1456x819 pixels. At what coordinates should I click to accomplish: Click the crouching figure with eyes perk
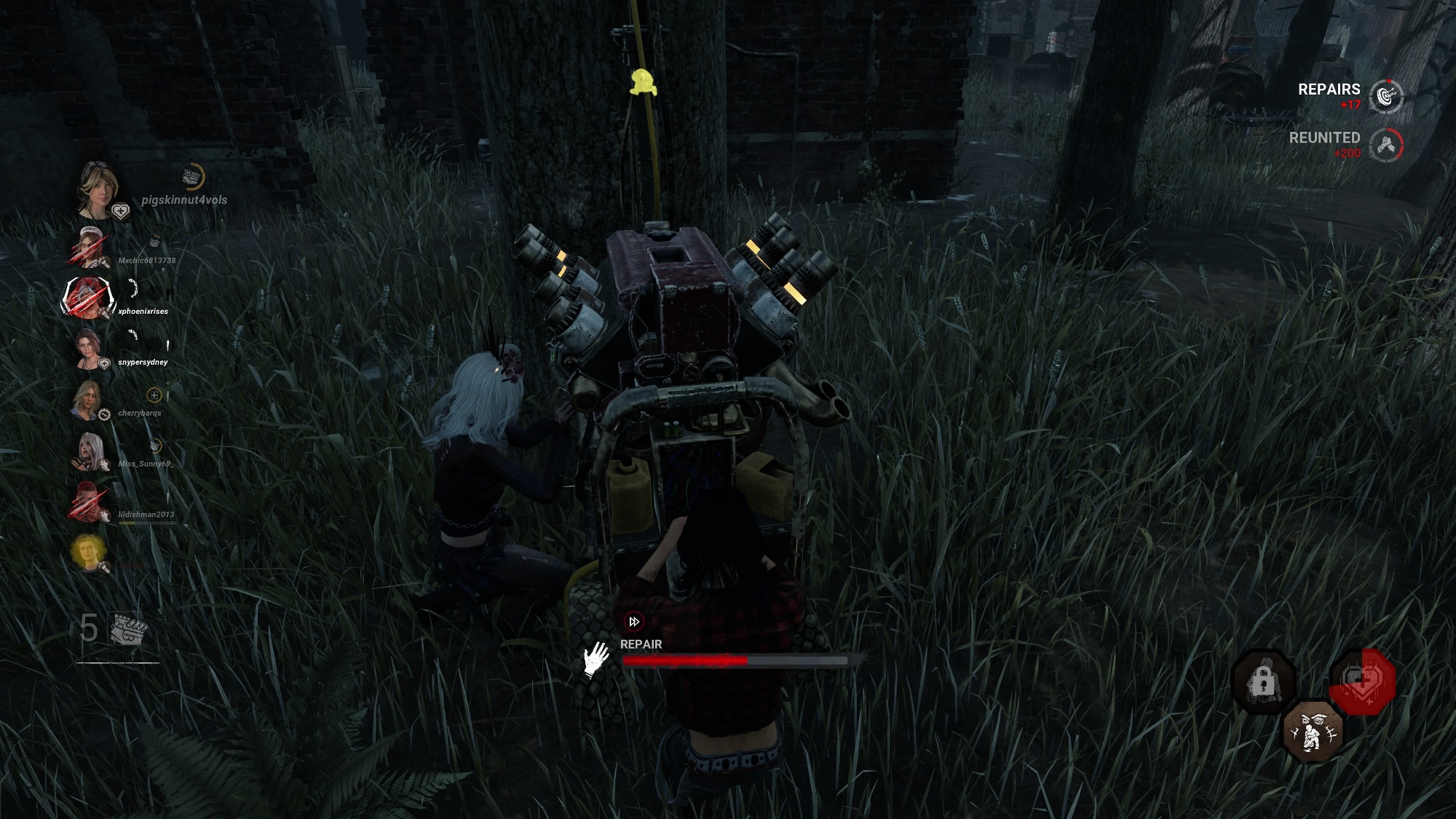coord(1313,732)
